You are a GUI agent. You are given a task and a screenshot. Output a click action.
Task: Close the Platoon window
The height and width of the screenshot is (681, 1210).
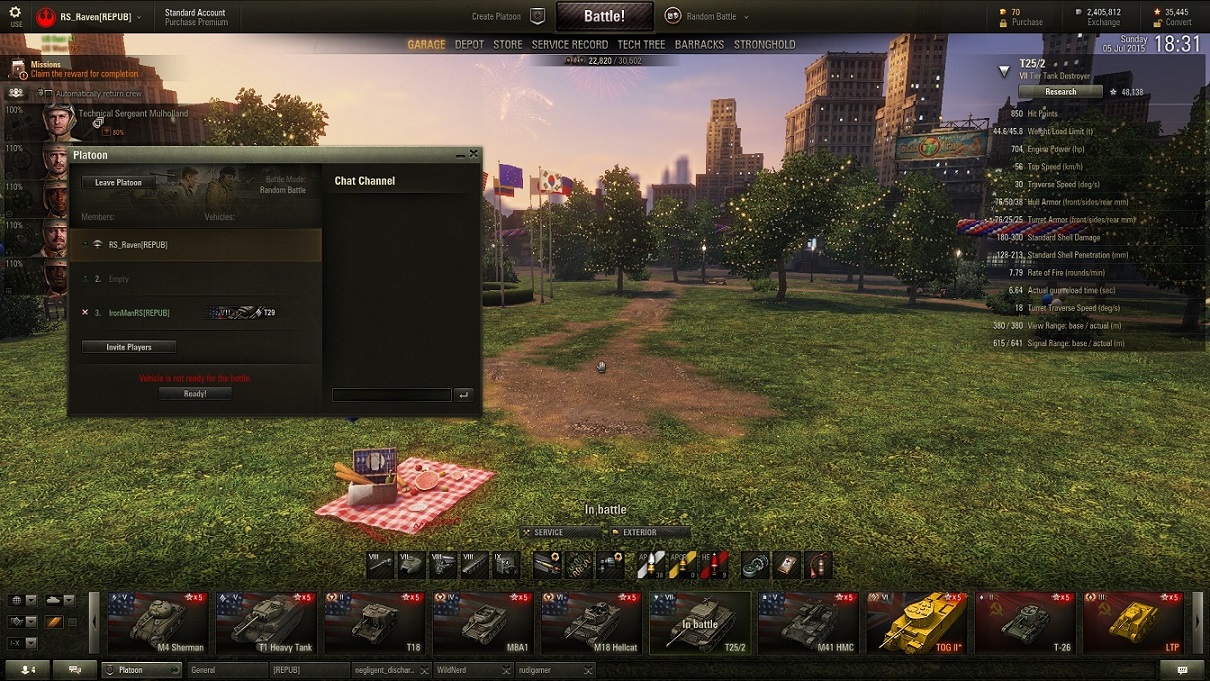pyautogui.click(x=474, y=154)
